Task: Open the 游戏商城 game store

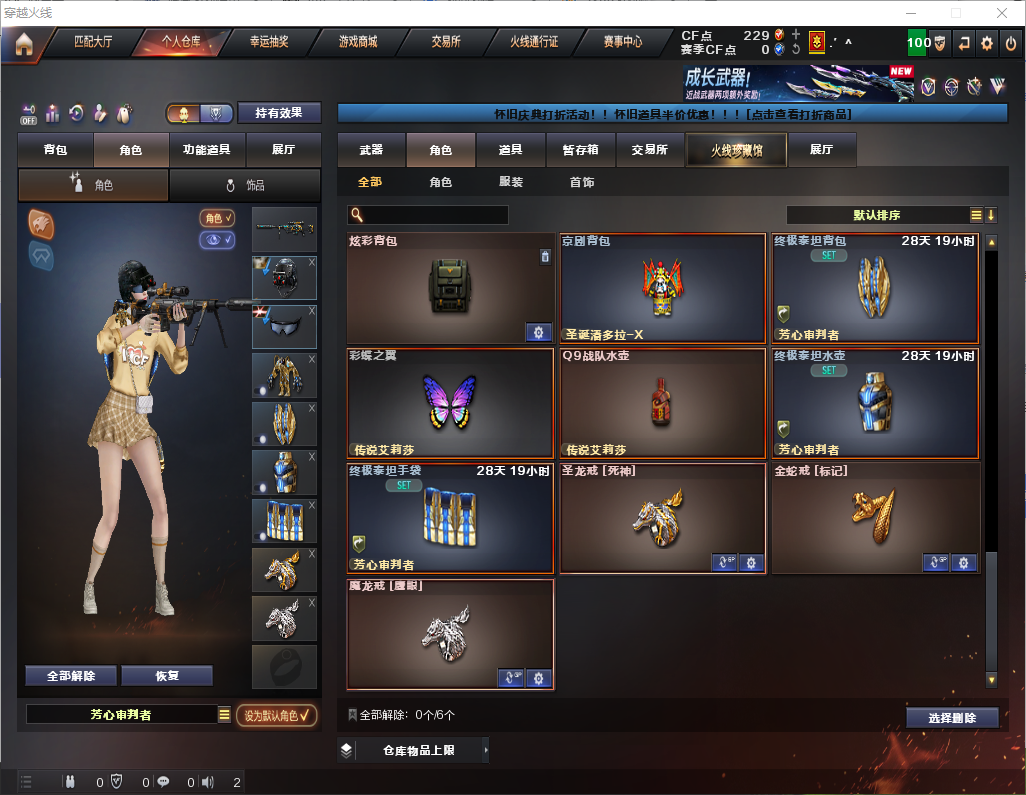Action: click(x=357, y=43)
